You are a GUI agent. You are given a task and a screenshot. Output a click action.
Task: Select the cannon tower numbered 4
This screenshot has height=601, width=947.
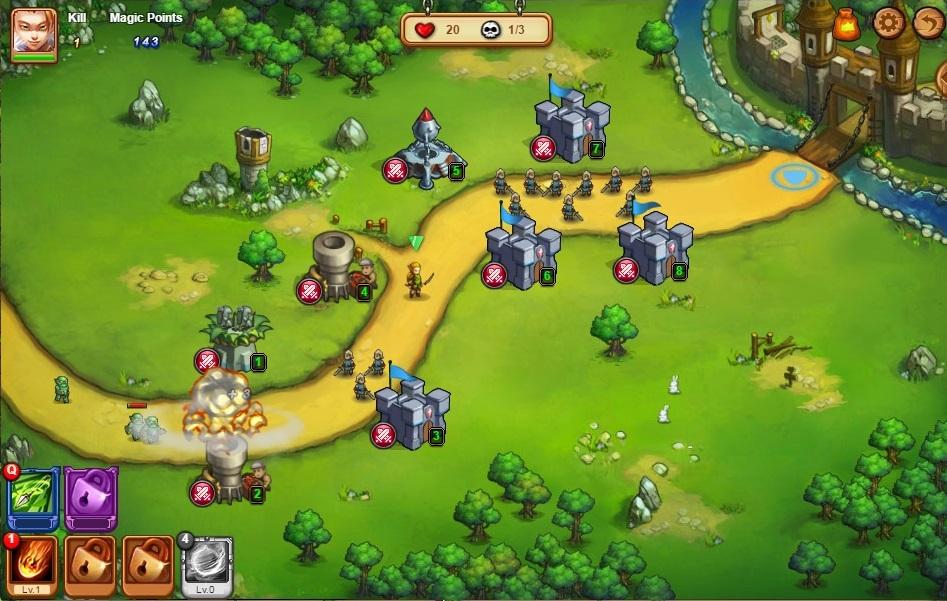coord(335,265)
